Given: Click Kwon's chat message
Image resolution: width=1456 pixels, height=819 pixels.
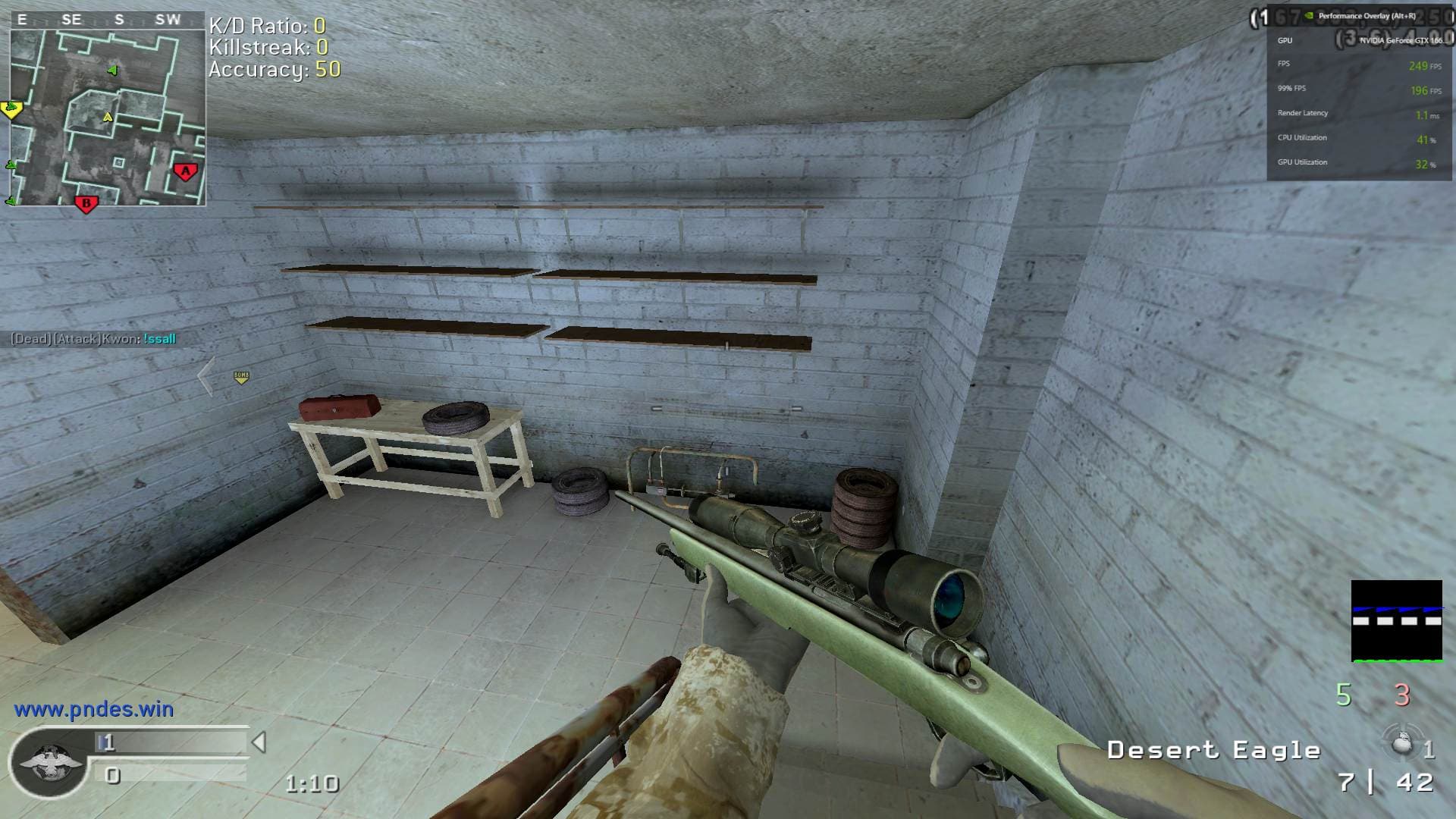Looking at the screenshot, I should [x=93, y=339].
